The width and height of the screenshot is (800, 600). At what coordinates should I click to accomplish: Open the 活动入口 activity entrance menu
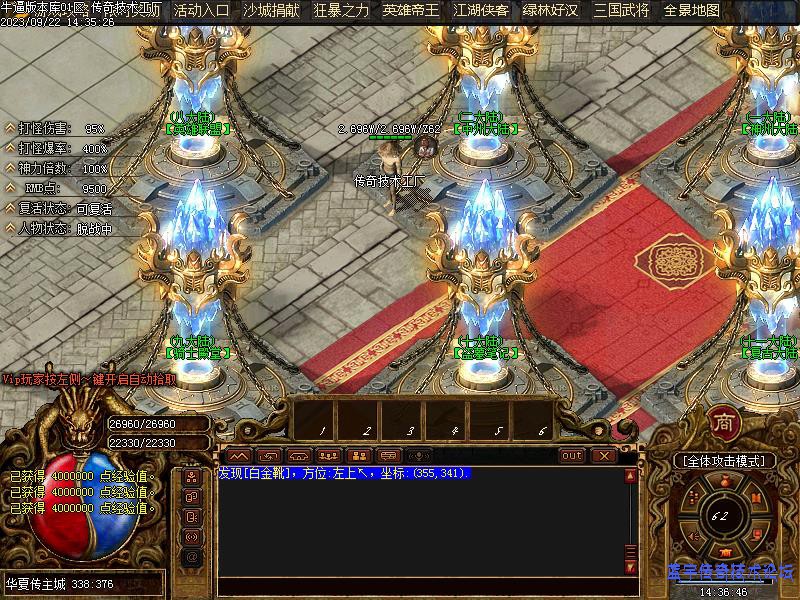[x=201, y=11]
